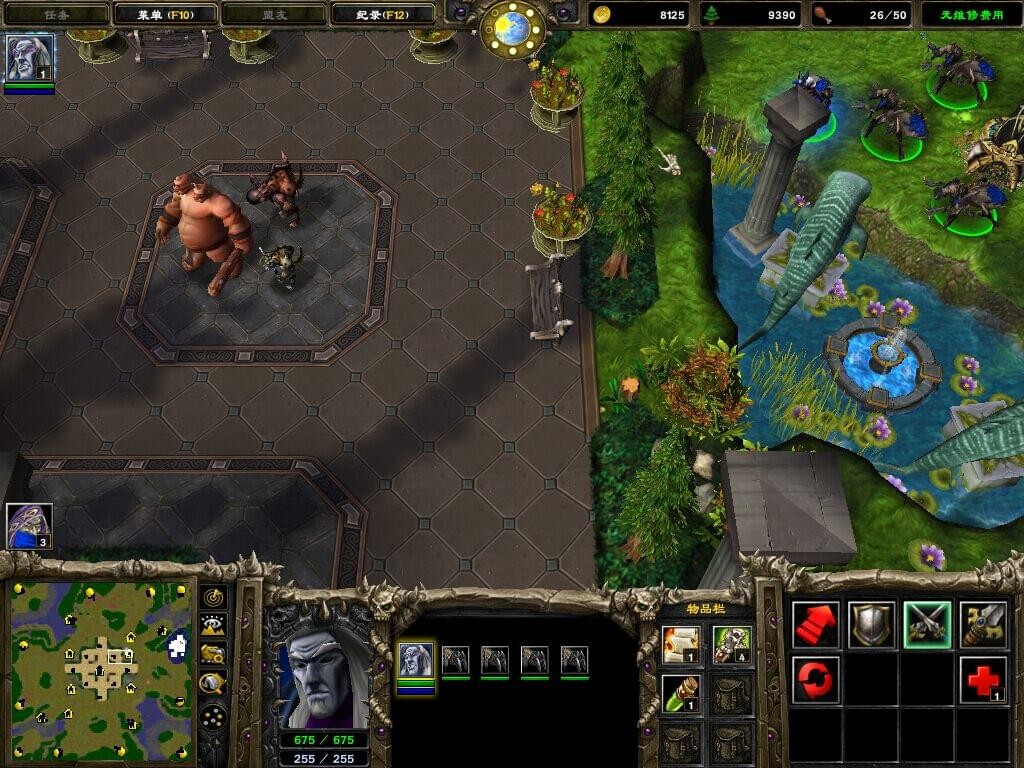1024x768 pixels.
Task: Activate the red circular arrows Patrol command
Action: (815, 680)
